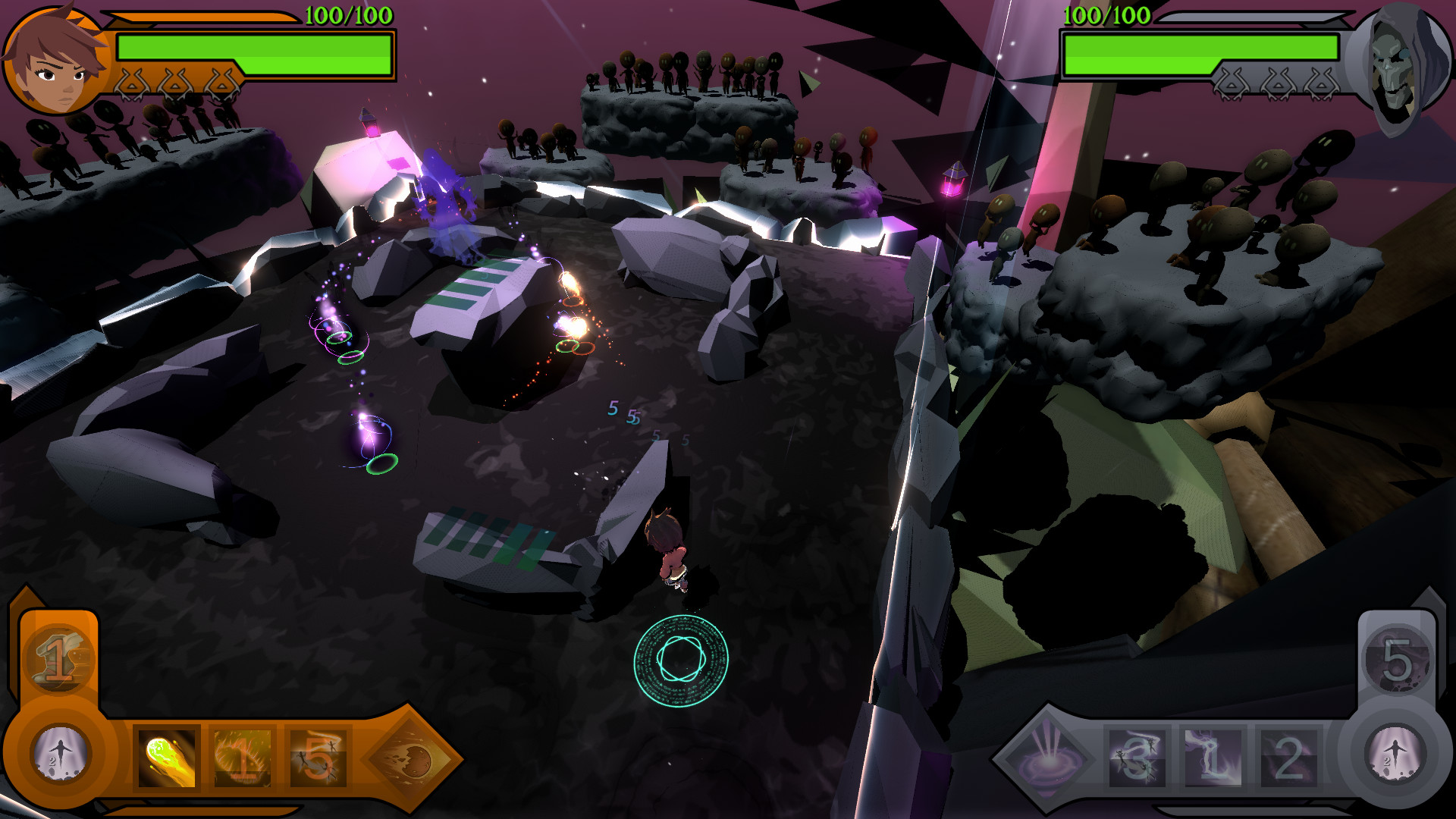Use the dash ability showing 5 charges

coord(317,758)
